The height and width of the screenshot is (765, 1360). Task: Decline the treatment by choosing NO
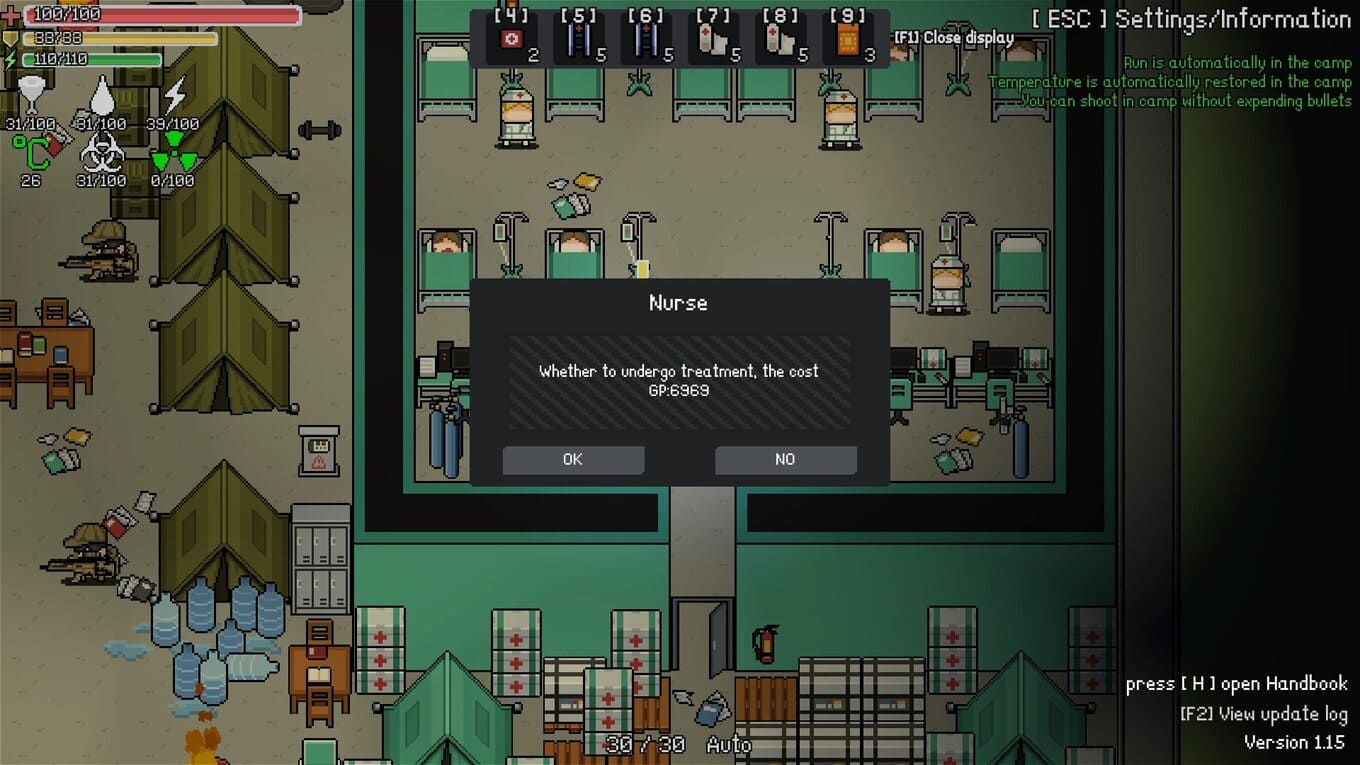(785, 460)
